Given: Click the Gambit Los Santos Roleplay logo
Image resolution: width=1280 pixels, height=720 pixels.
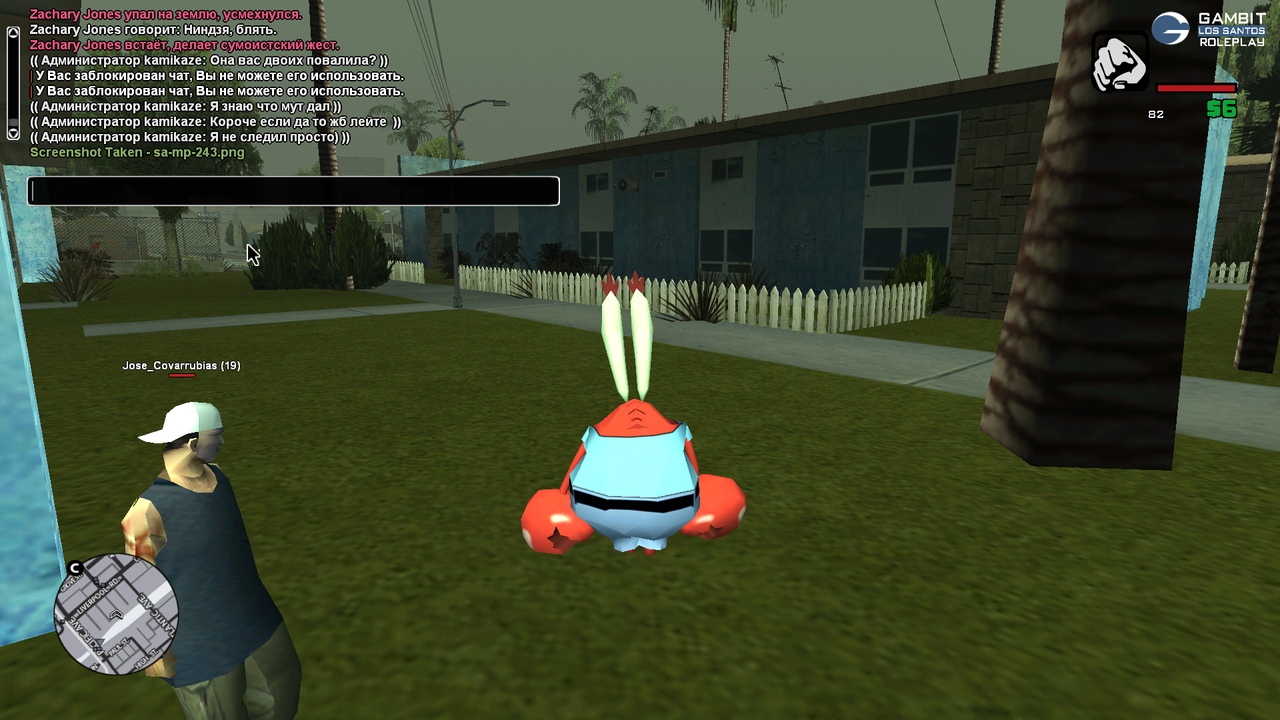Looking at the screenshot, I should [x=1209, y=29].
